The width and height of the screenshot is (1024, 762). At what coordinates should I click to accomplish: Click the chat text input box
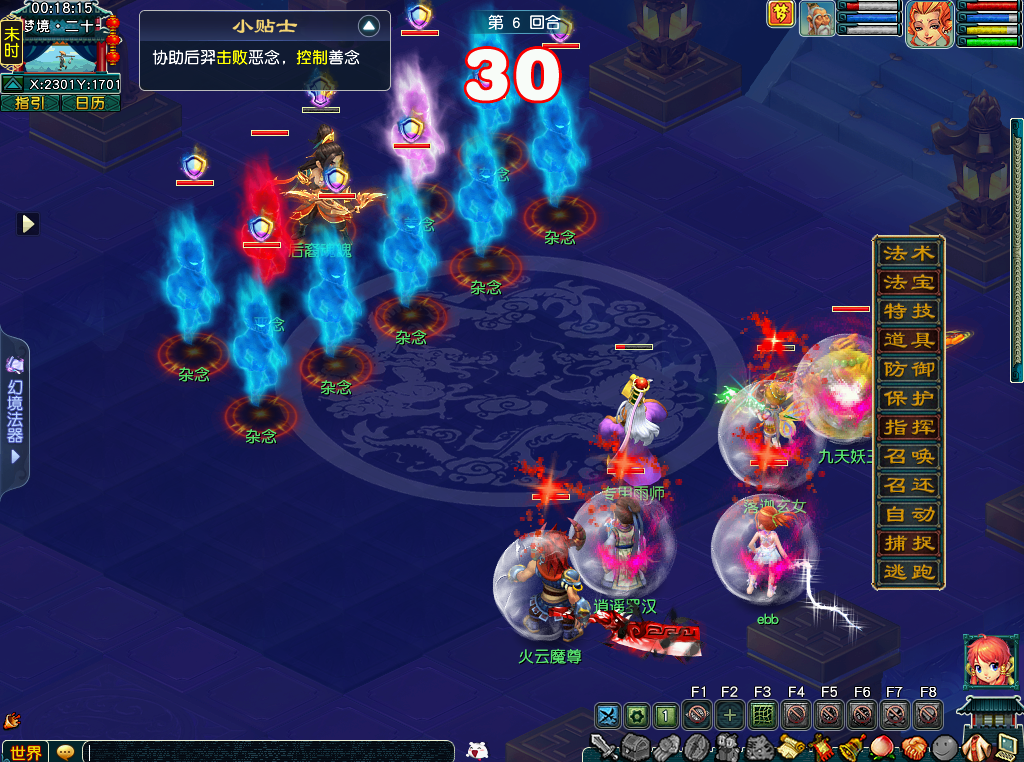(270, 751)
